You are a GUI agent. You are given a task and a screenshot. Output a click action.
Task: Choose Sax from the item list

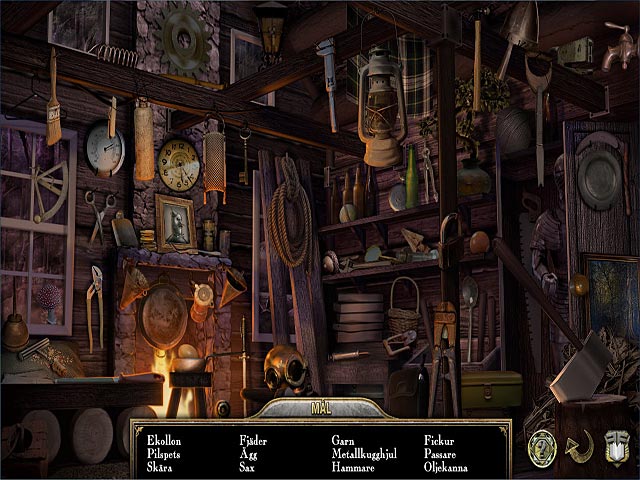click(x=247, y=467)
